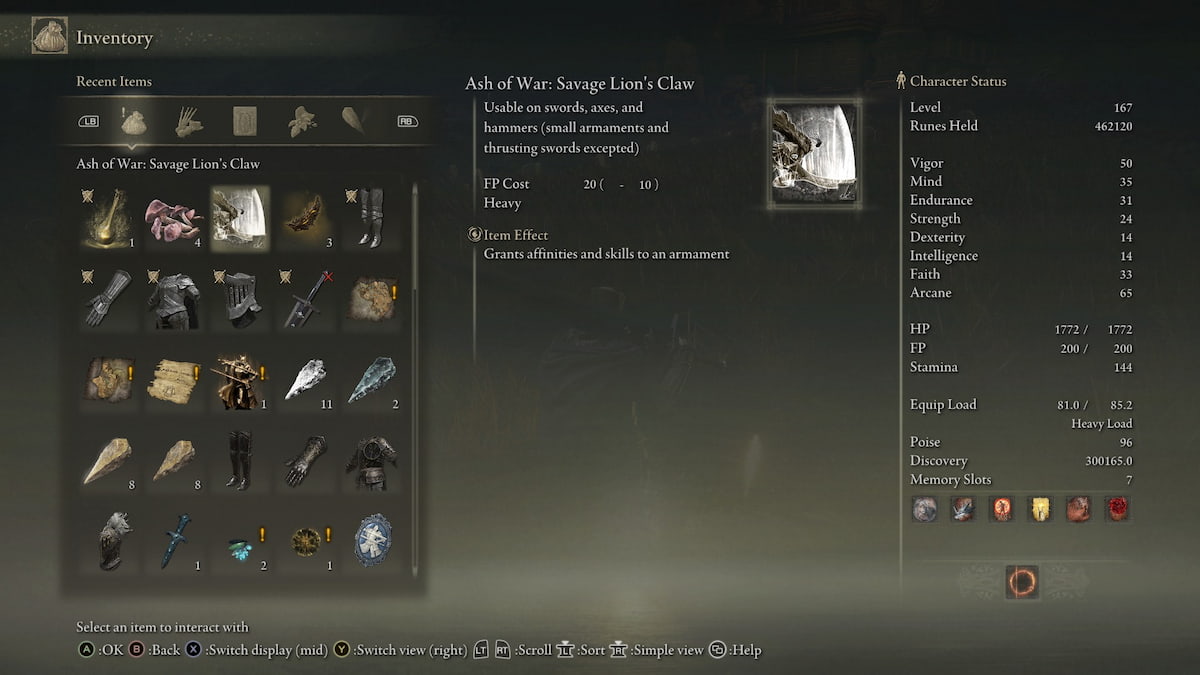
Task: Select the blue round talisman
Action: point(370,541)
